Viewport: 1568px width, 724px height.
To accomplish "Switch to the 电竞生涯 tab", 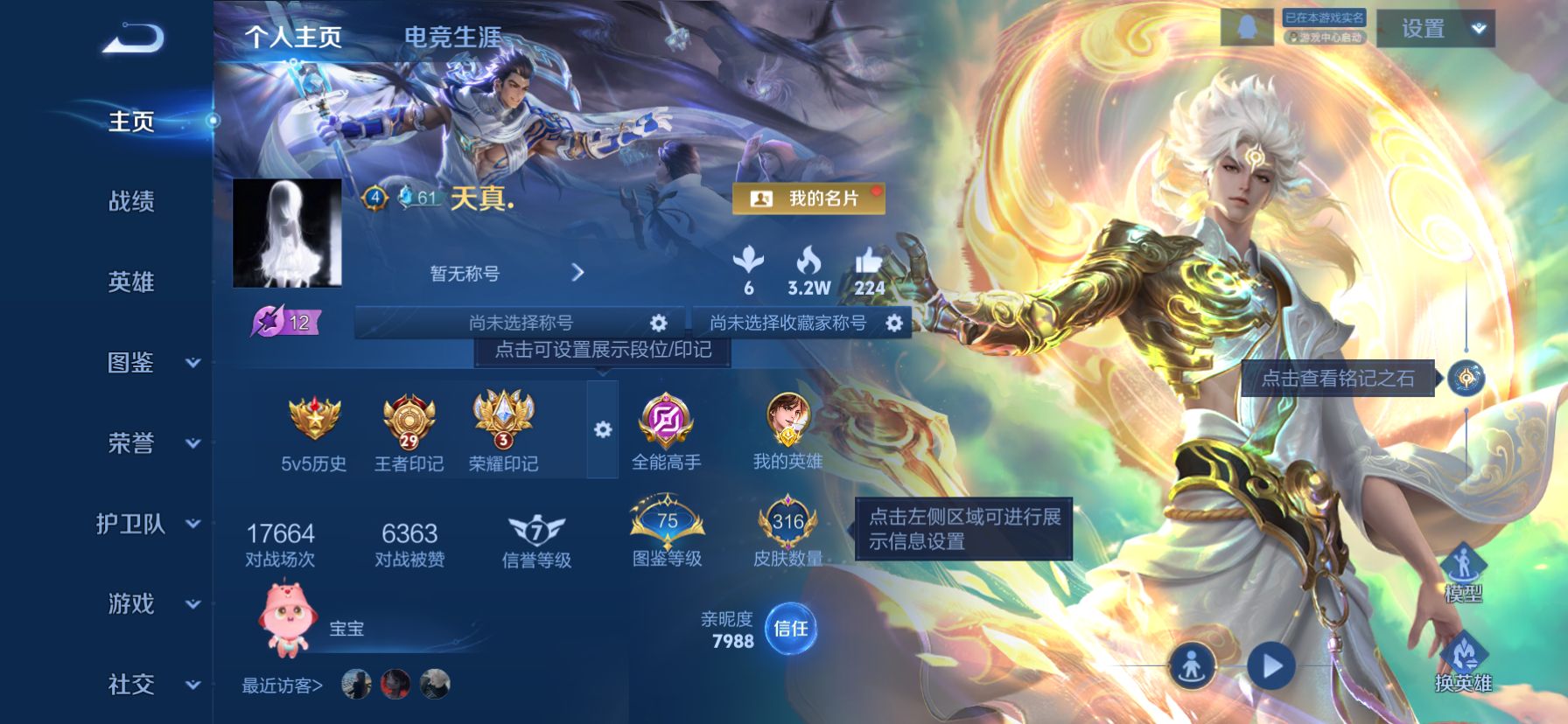I will [451, 38].
